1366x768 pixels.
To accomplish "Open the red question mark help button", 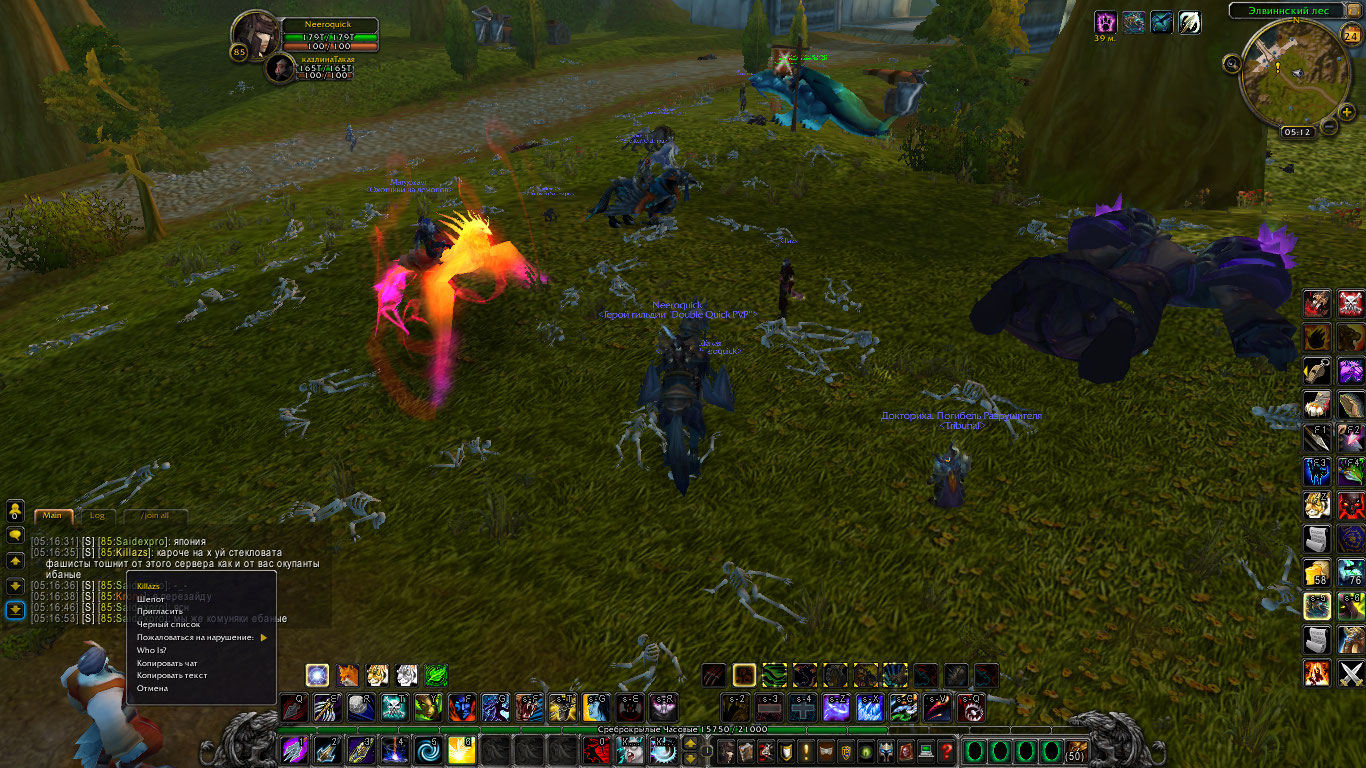I will 946,750.
